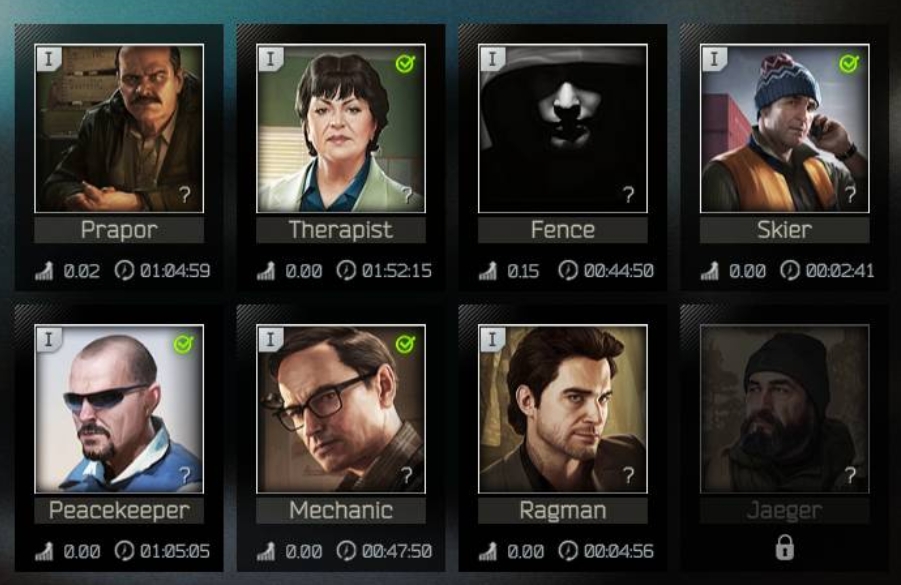Click the question mark on Prapor's portrait
This screenshot has width=901, height=585.
click(185, 195)
